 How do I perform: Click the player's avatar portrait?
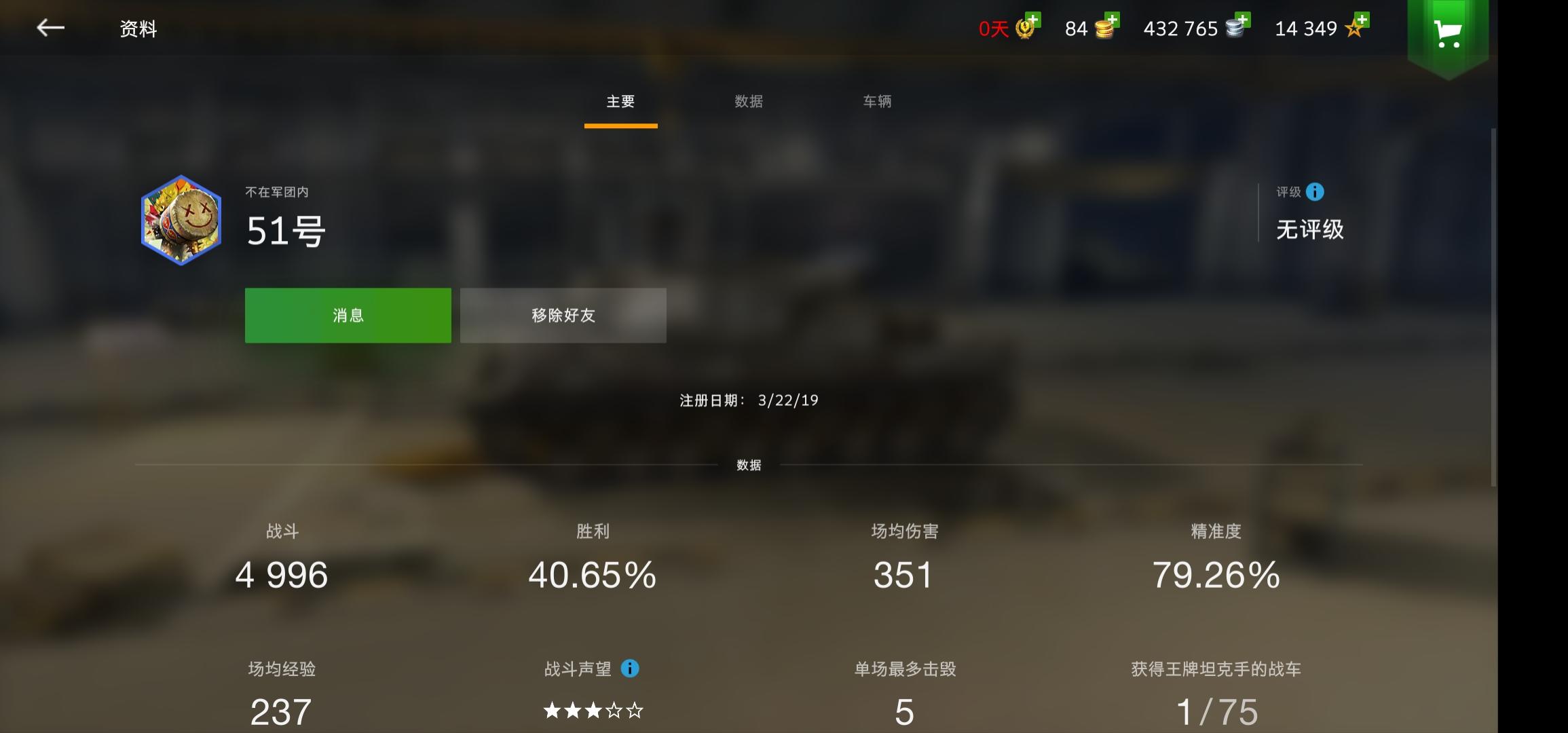click(x=181, y=221)
